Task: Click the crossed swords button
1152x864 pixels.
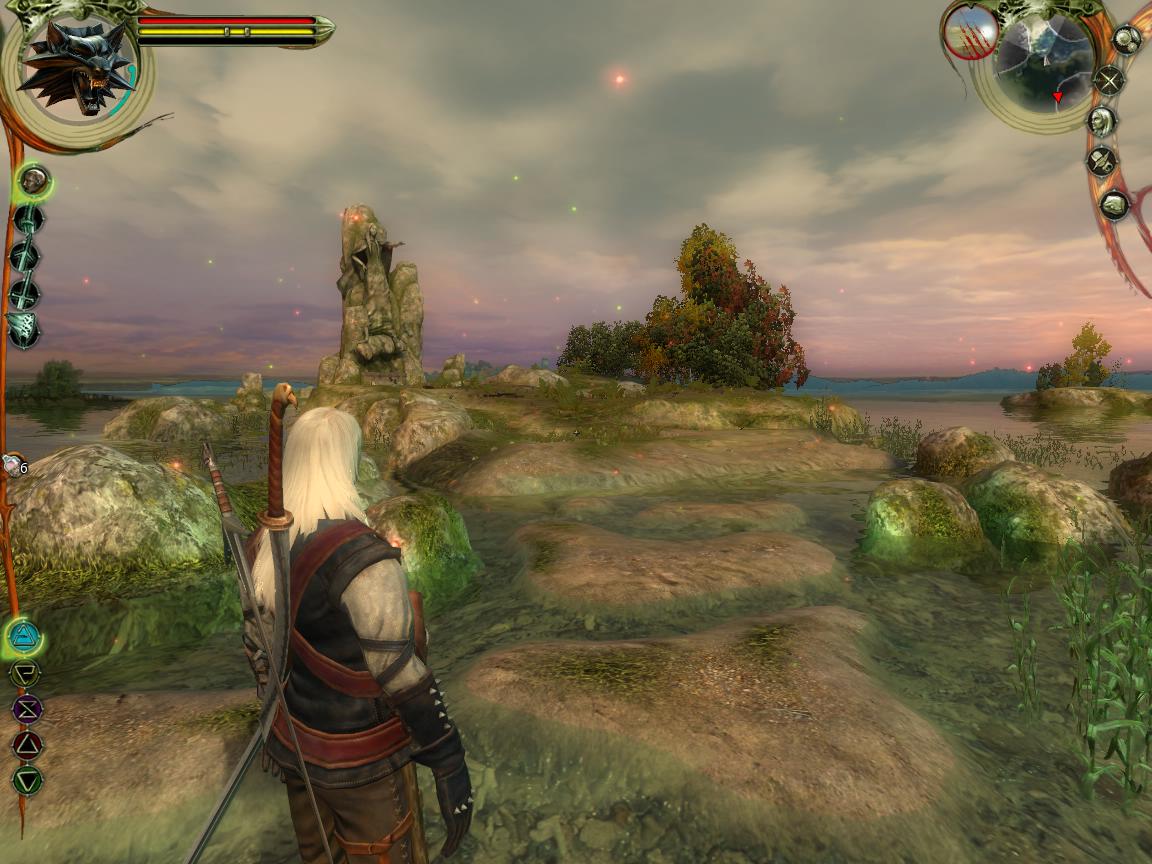Action: tap(1109, 80)
